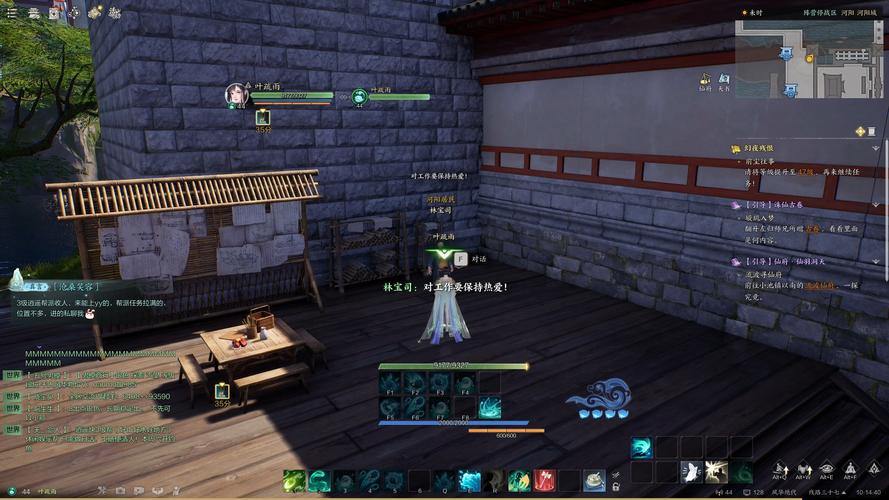Activate the glowing cyan skill beside F8
This screenshot has width=889, height=500.
[x=489, y=407]
